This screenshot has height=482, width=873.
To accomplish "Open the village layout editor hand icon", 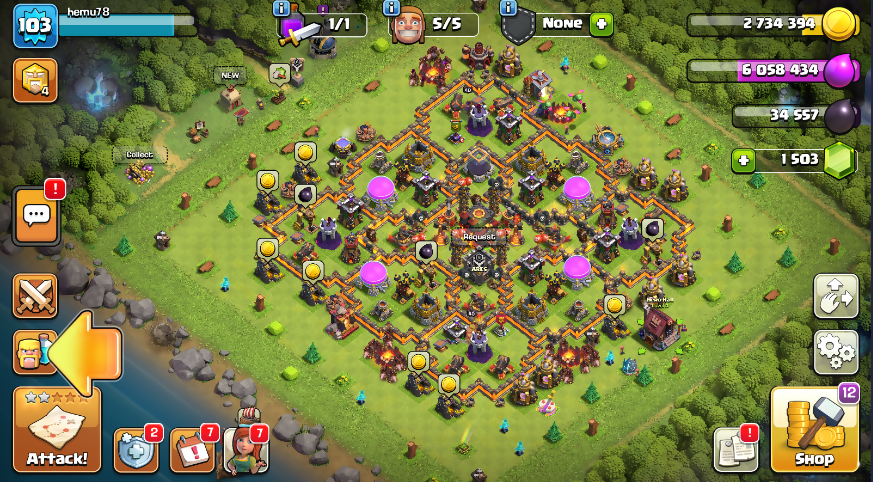I will 836,296.
